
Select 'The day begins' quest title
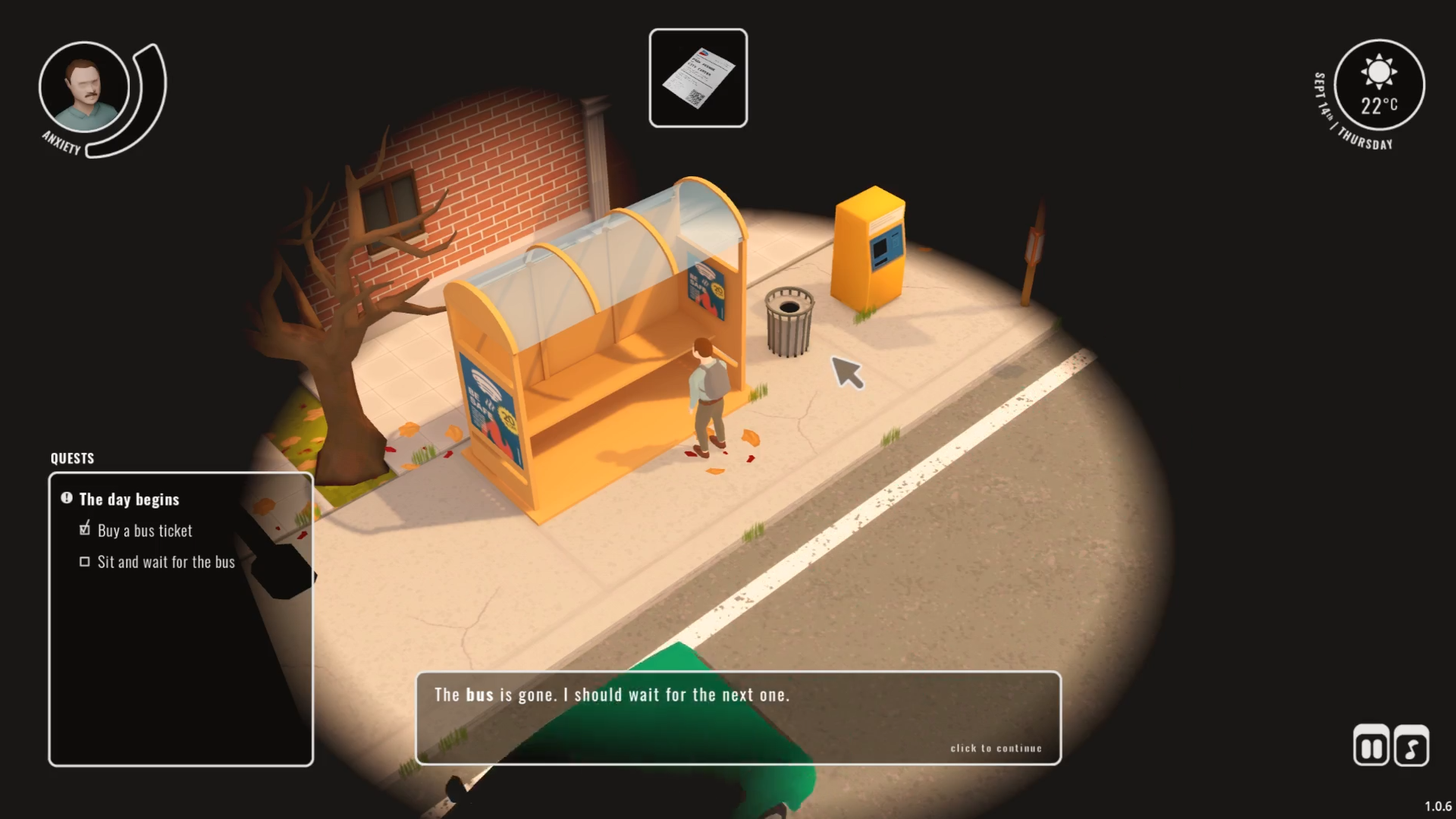[x=129, y=499]
